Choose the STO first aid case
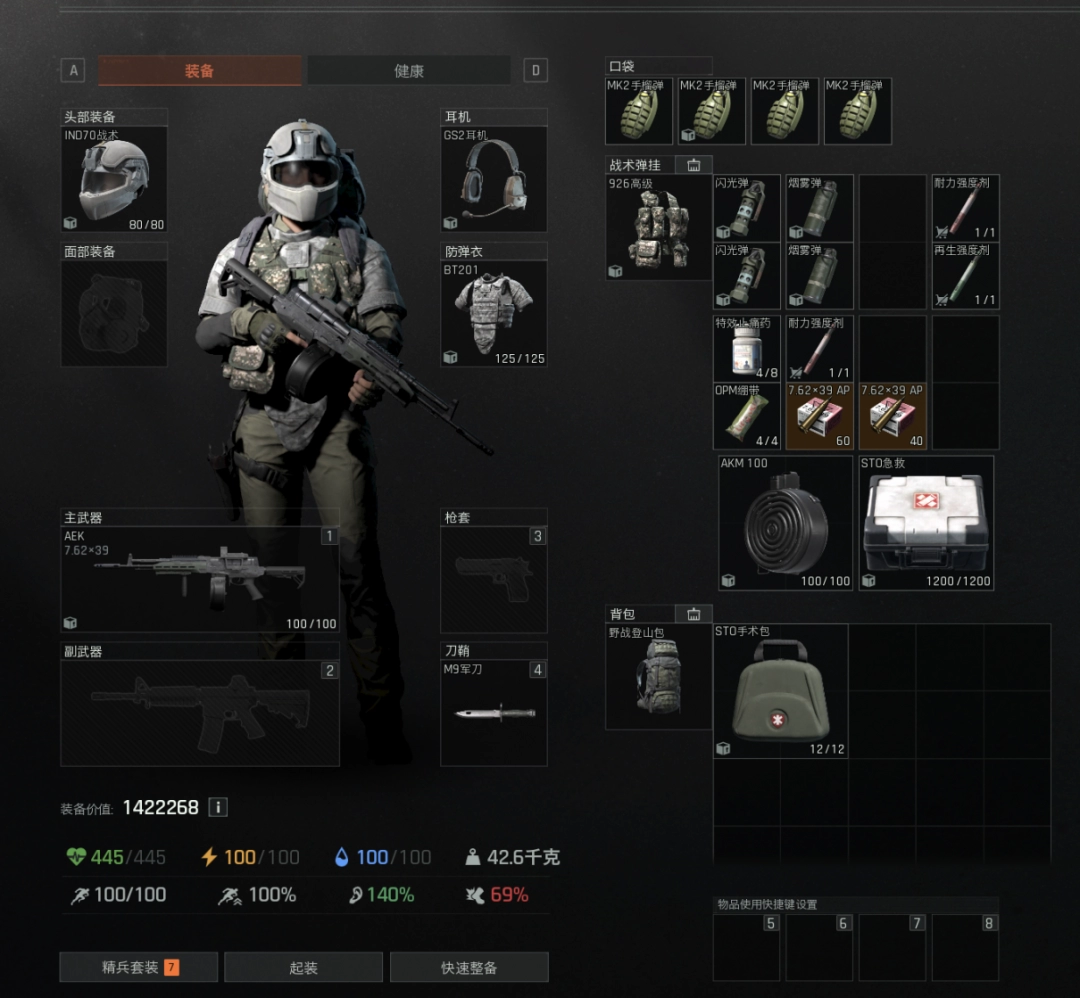 pos(926,523)
